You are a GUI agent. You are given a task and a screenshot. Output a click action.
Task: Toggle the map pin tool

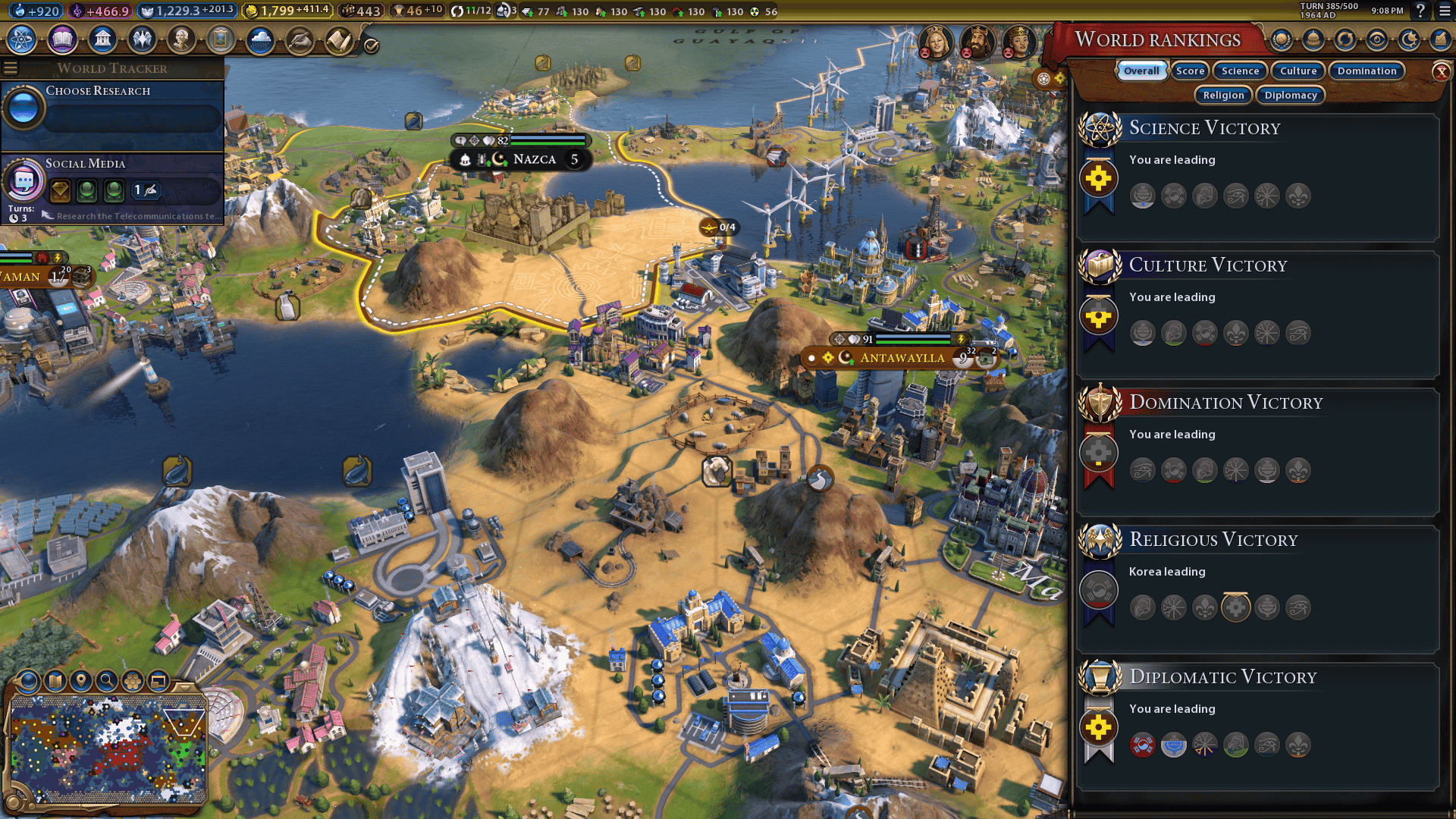[x=81, y=681]
